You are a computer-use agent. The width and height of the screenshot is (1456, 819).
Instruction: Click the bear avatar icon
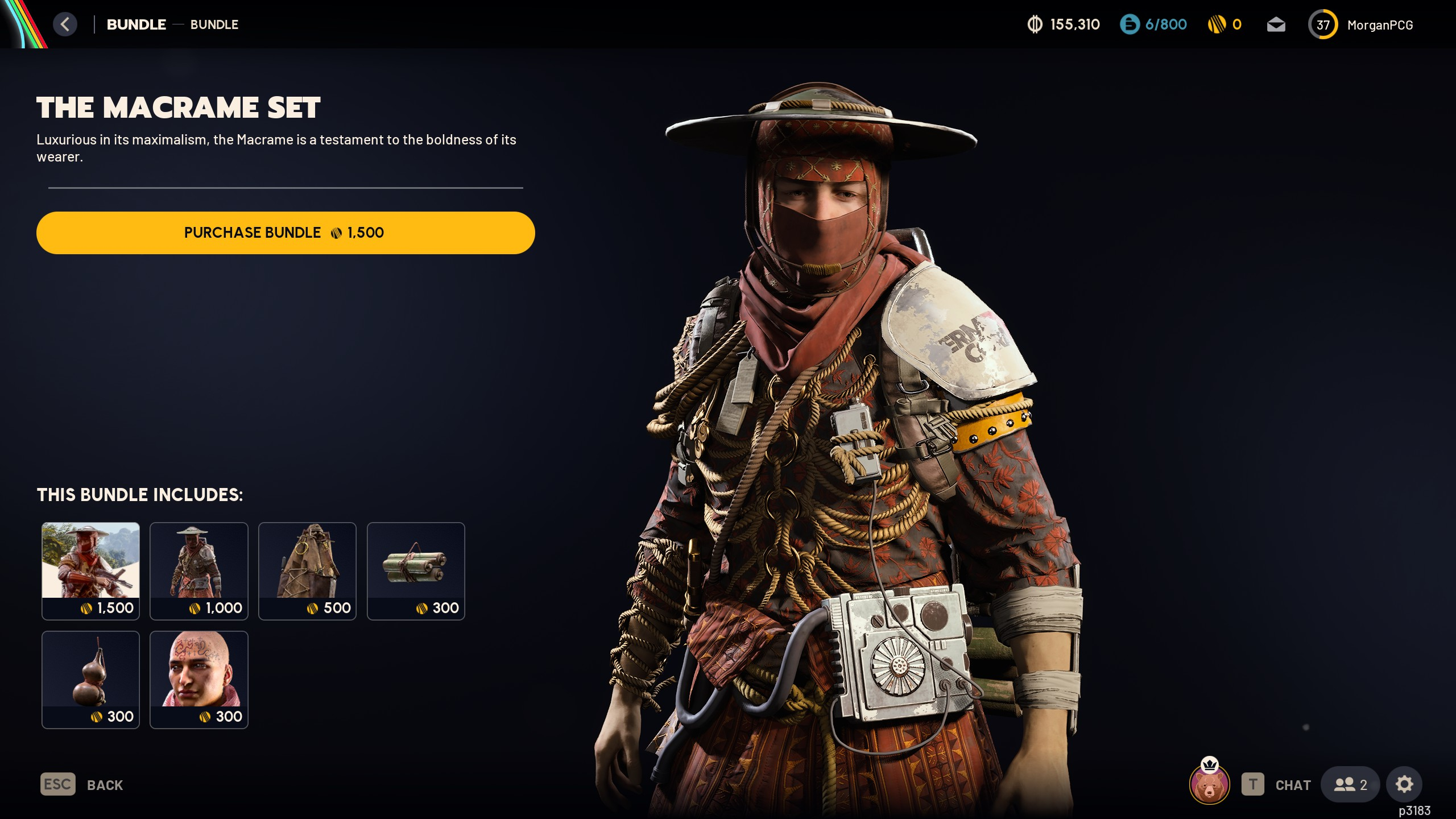[1209, 785]
